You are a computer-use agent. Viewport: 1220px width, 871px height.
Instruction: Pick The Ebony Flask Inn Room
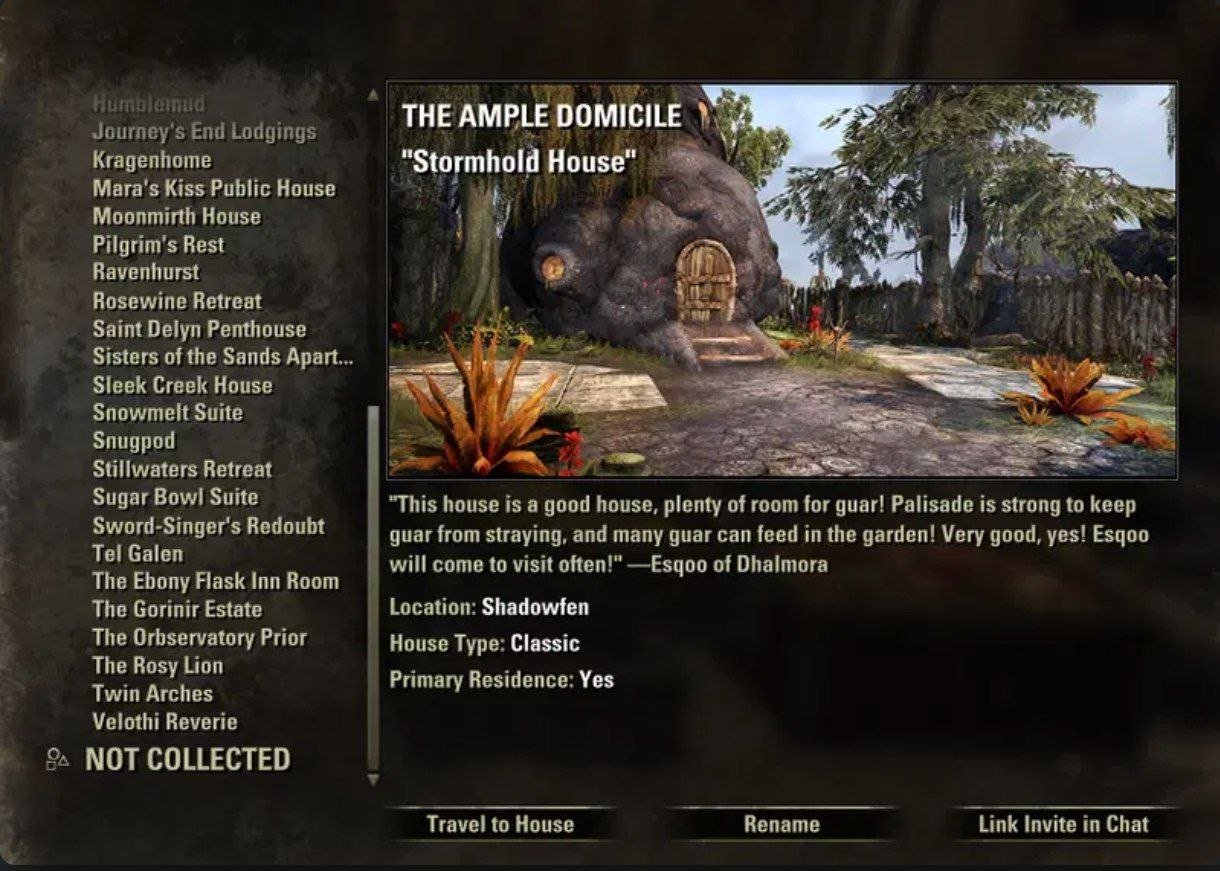click(x=215, y=581)
